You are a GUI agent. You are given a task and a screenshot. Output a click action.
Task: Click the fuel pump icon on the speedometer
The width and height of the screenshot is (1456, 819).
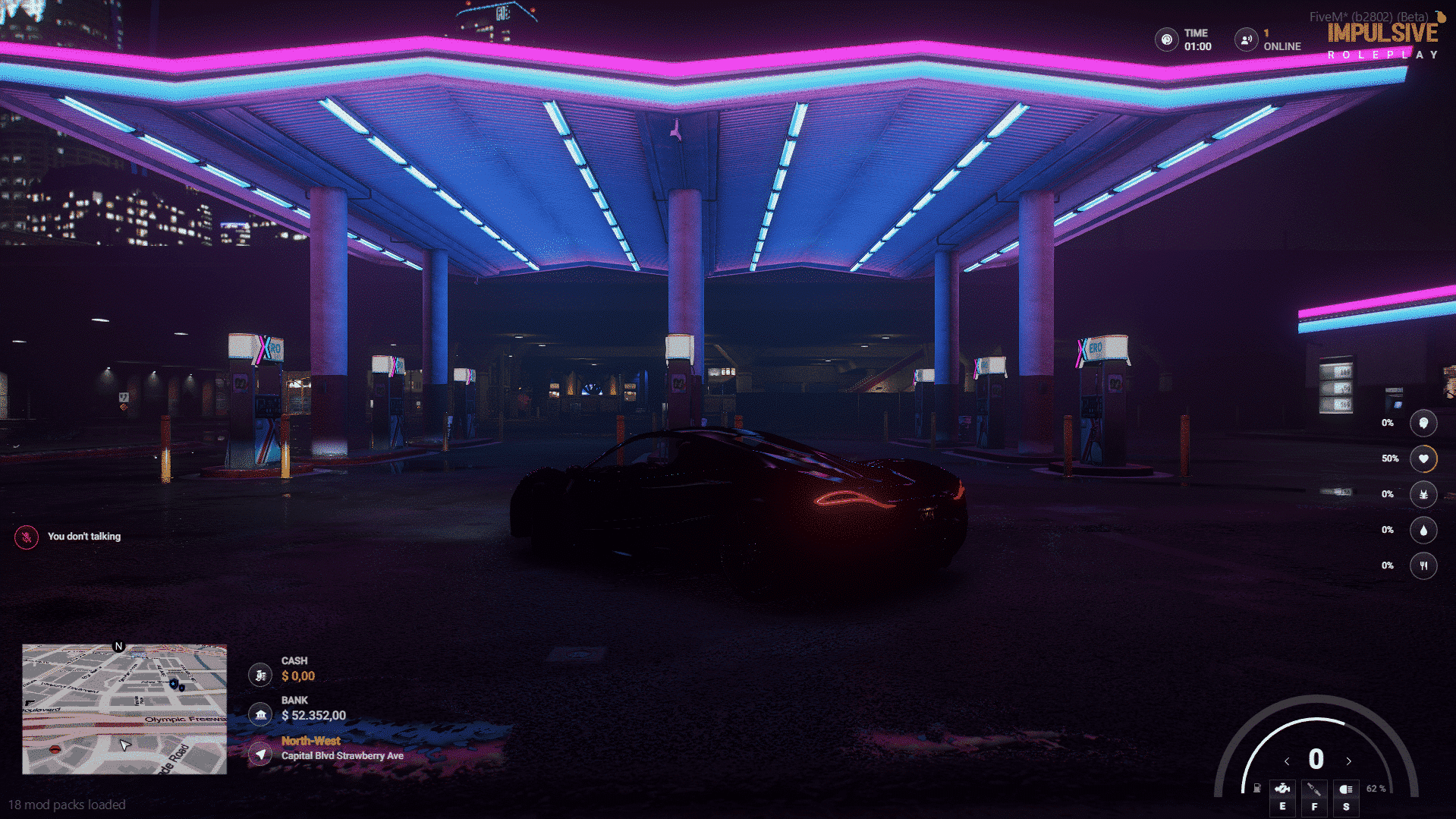click(x=1257, y=788)
